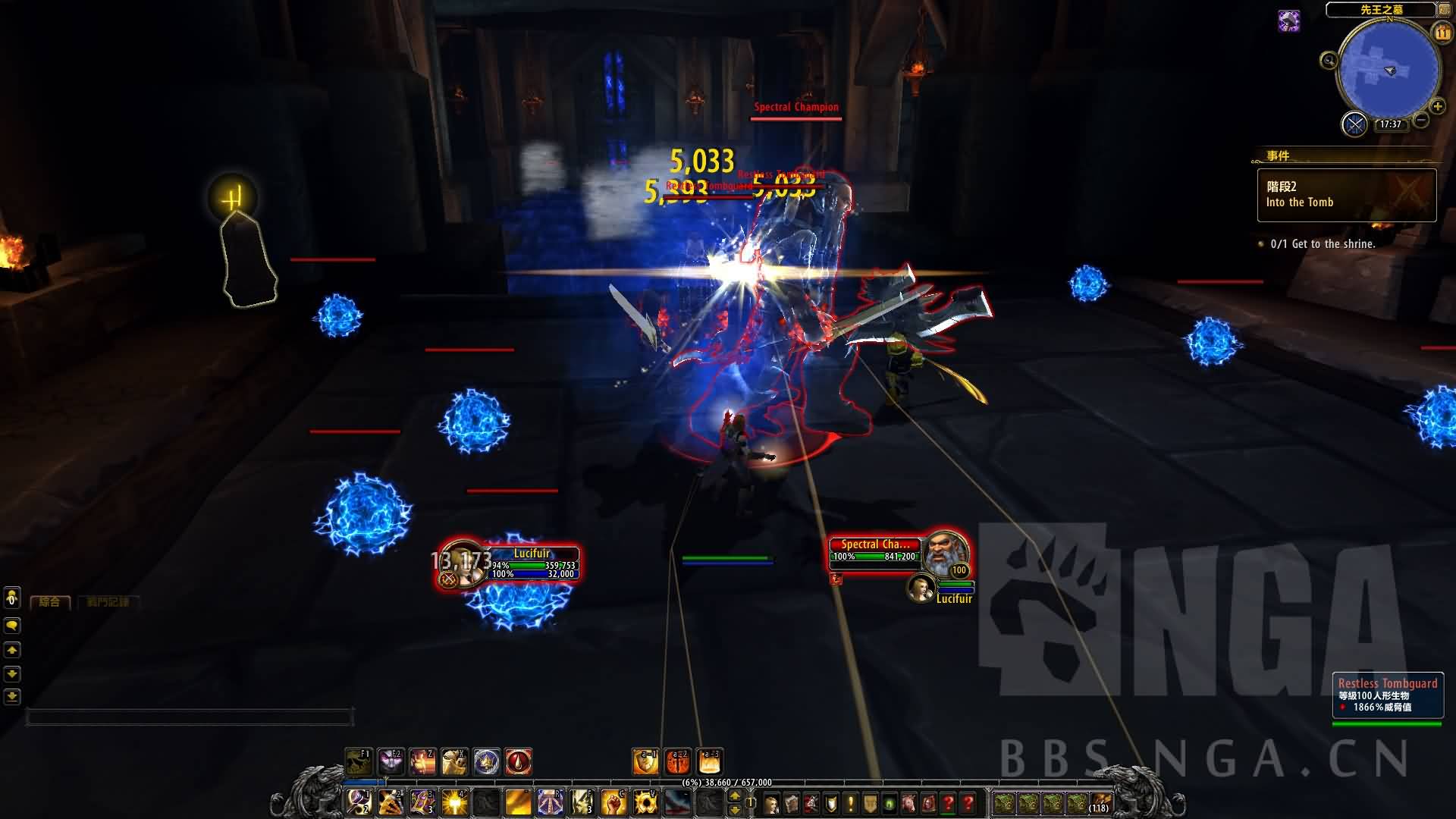
Task: Open the Into the Tomb scenario panel
Action: (x=1346, y=195)
